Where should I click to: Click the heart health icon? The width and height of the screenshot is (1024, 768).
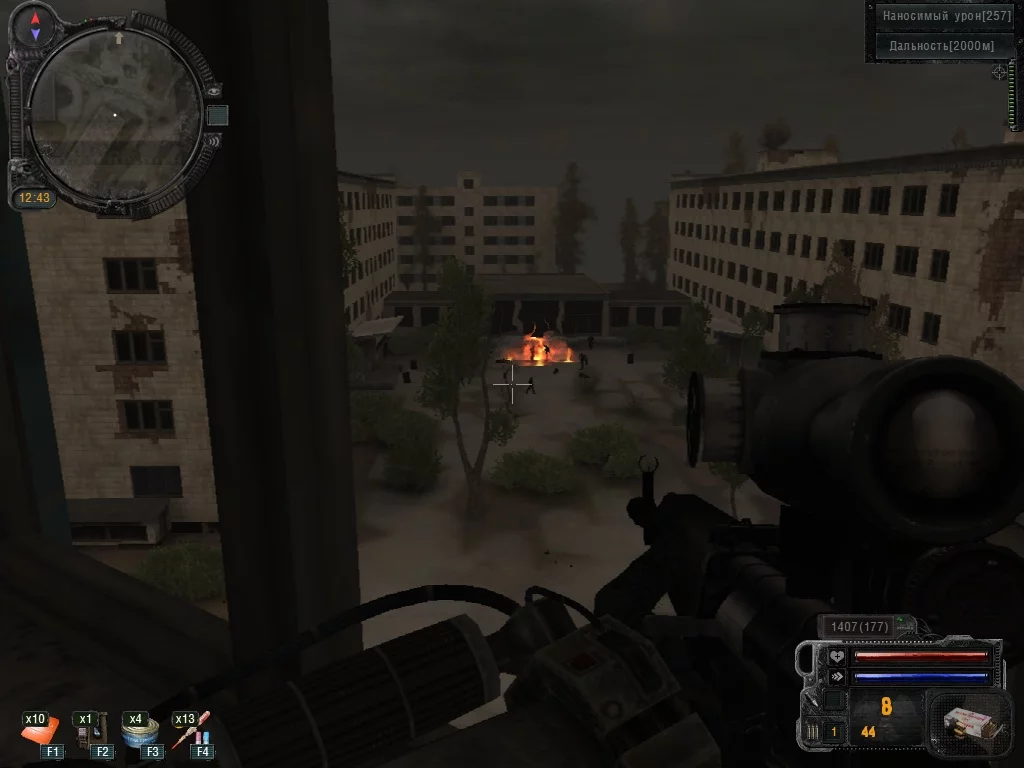click(836, 656)
